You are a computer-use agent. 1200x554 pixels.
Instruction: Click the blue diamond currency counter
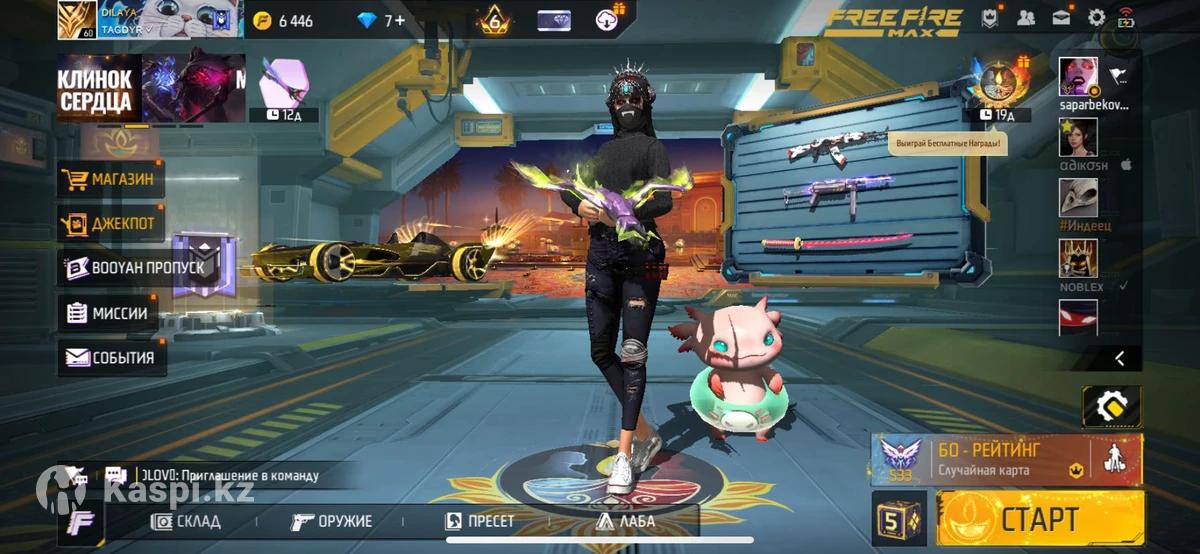coord(381,20)
